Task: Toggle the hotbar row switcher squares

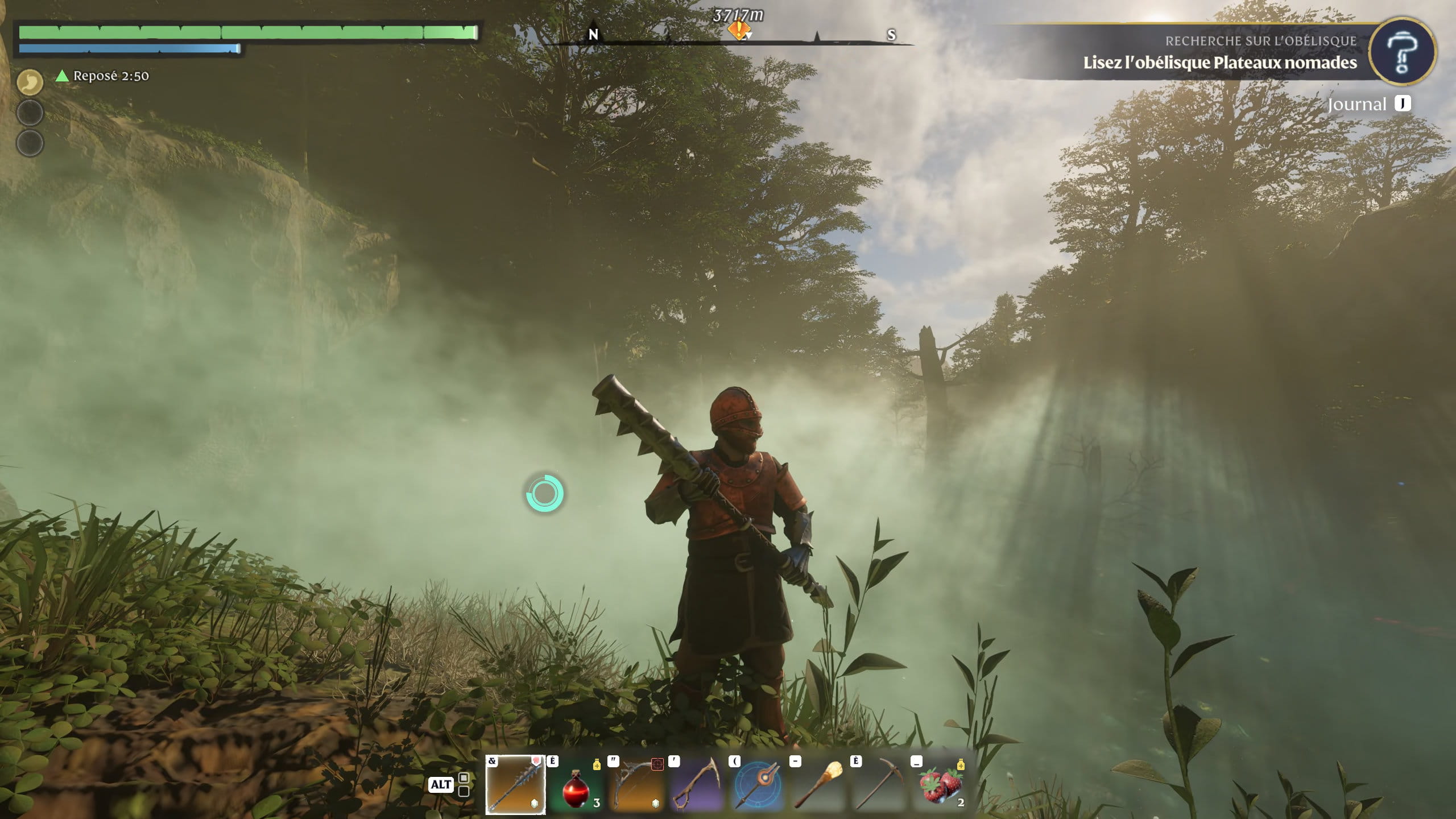Action: (464, 784)
